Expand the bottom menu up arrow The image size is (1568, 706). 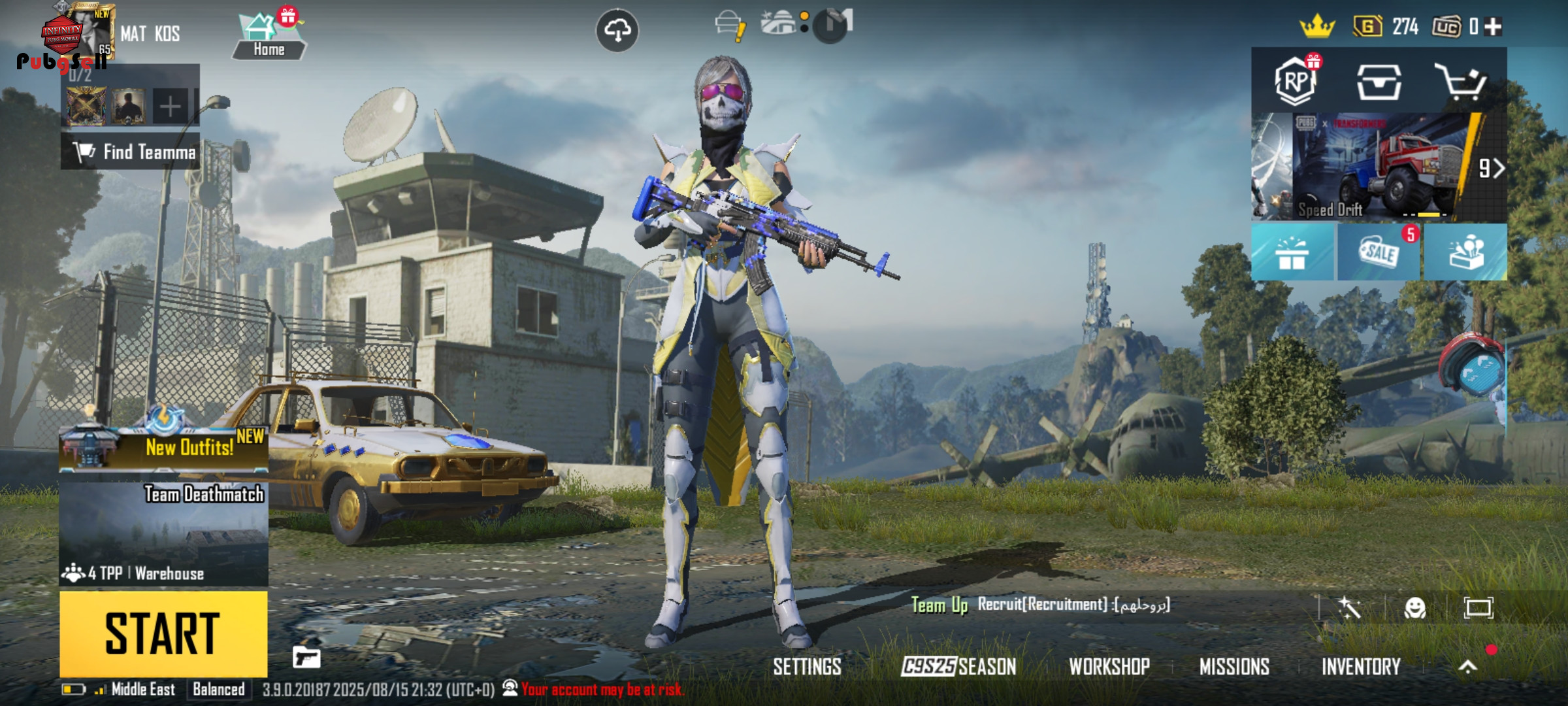[x=1467, y=667]
